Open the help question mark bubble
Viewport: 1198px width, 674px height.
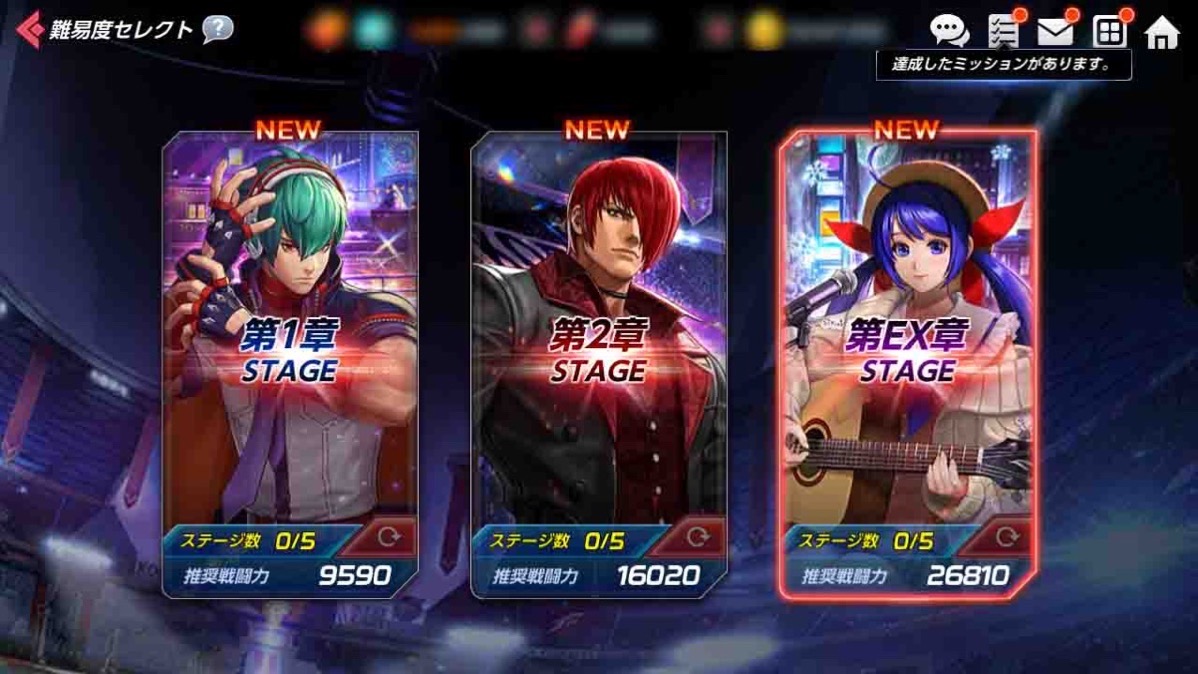217,29
